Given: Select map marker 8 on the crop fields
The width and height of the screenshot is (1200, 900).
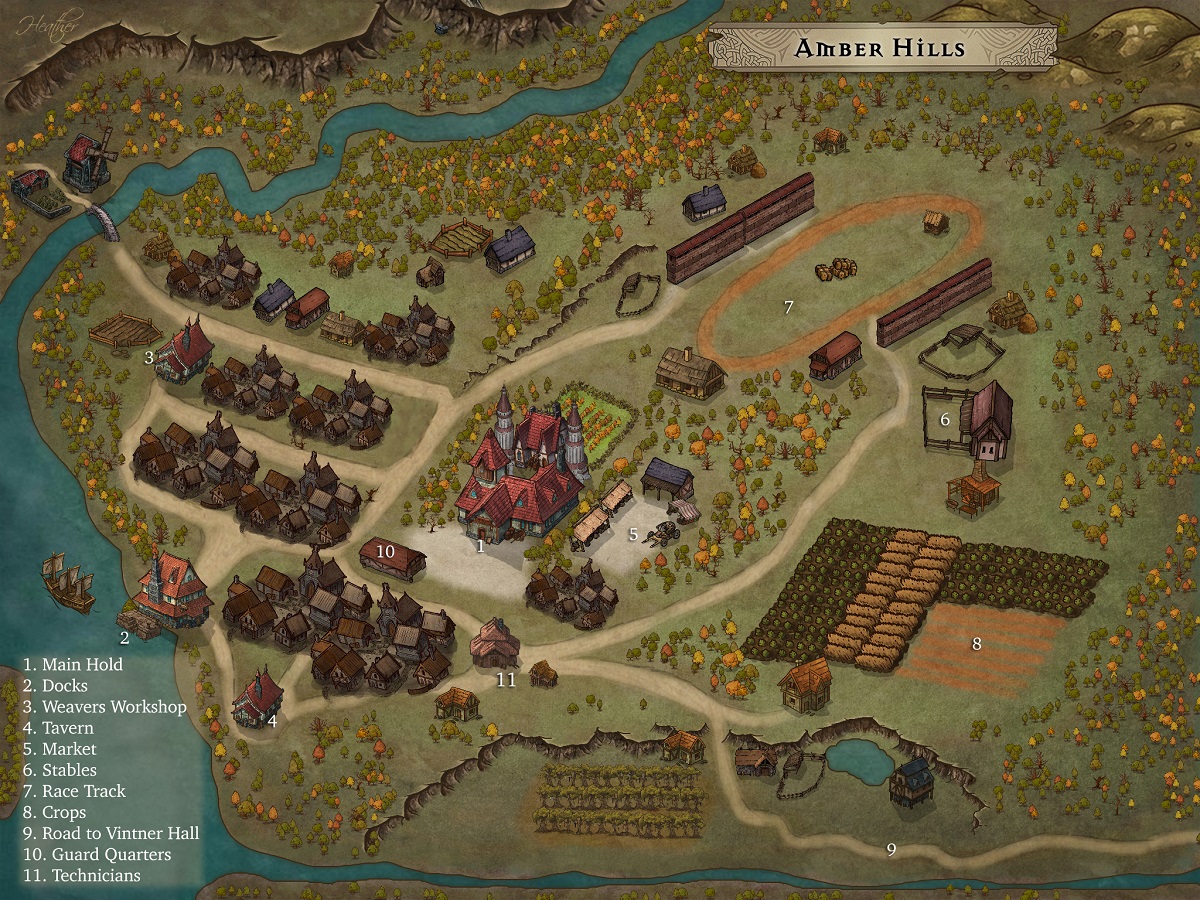Looking at the screenshot, I should click(977, 643).
